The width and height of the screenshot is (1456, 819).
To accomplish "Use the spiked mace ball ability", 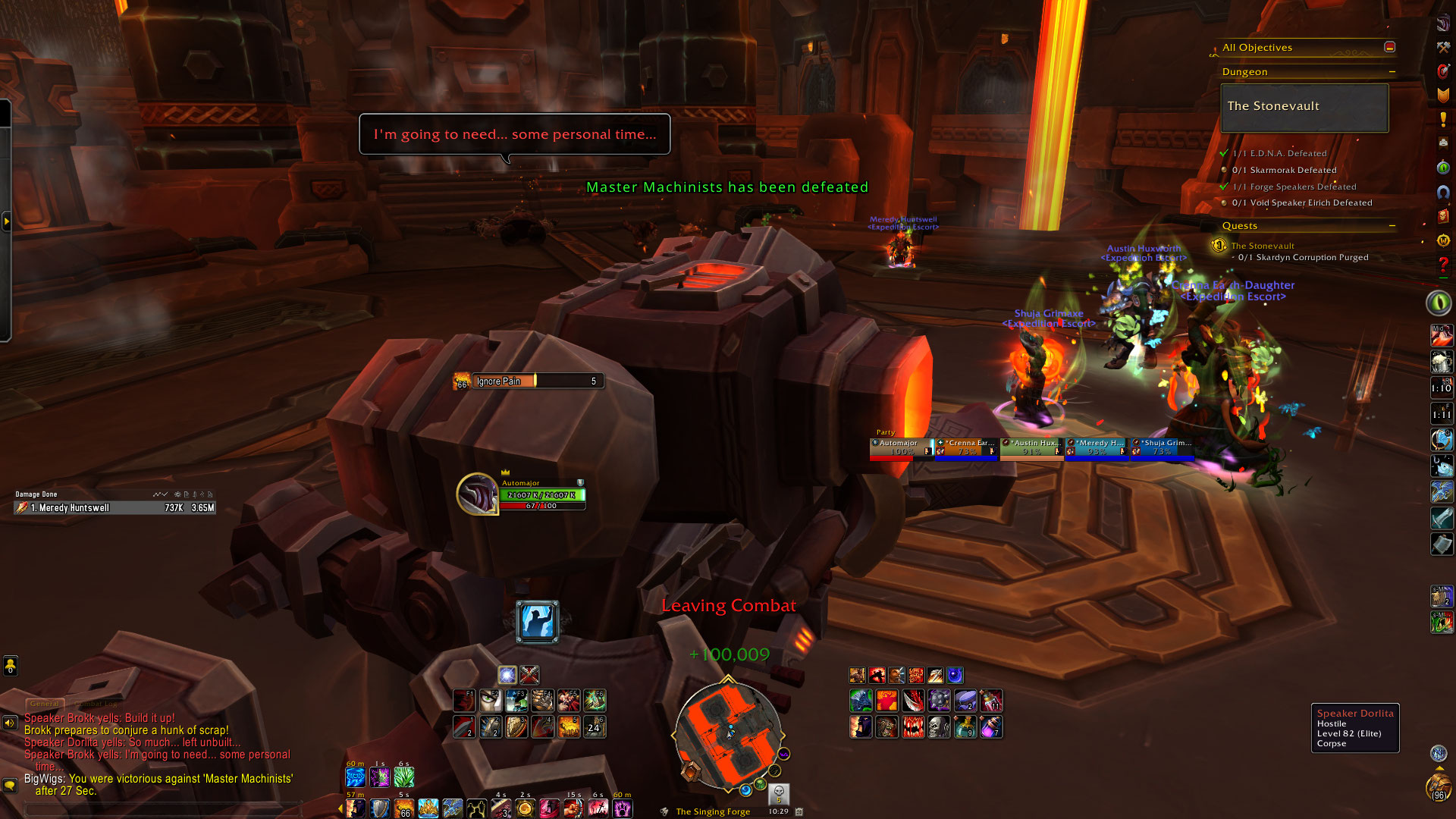I will (939, 701).
